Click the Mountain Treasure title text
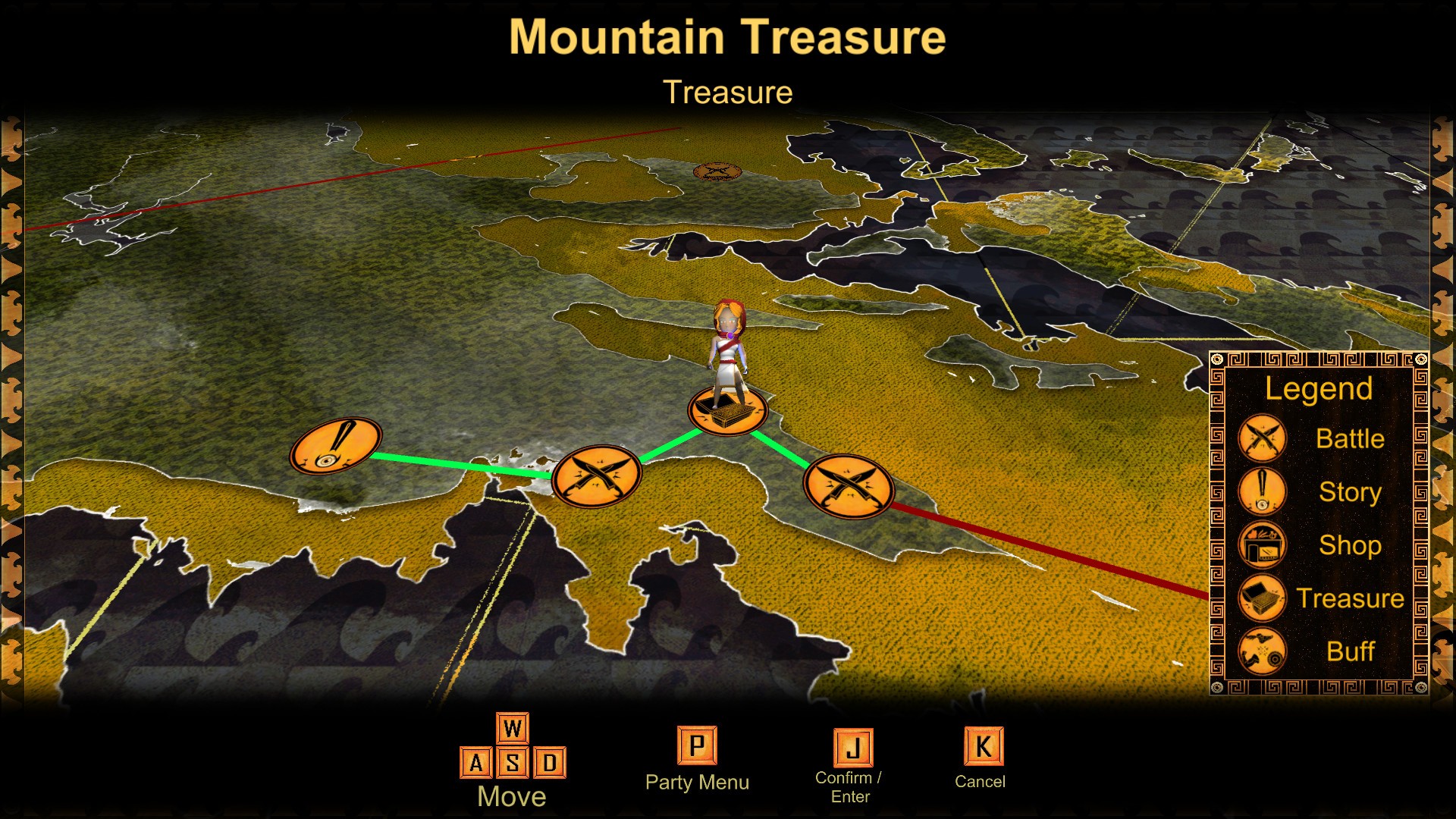This screenshot has width=1456, height=819. click(x=727, y=36)
